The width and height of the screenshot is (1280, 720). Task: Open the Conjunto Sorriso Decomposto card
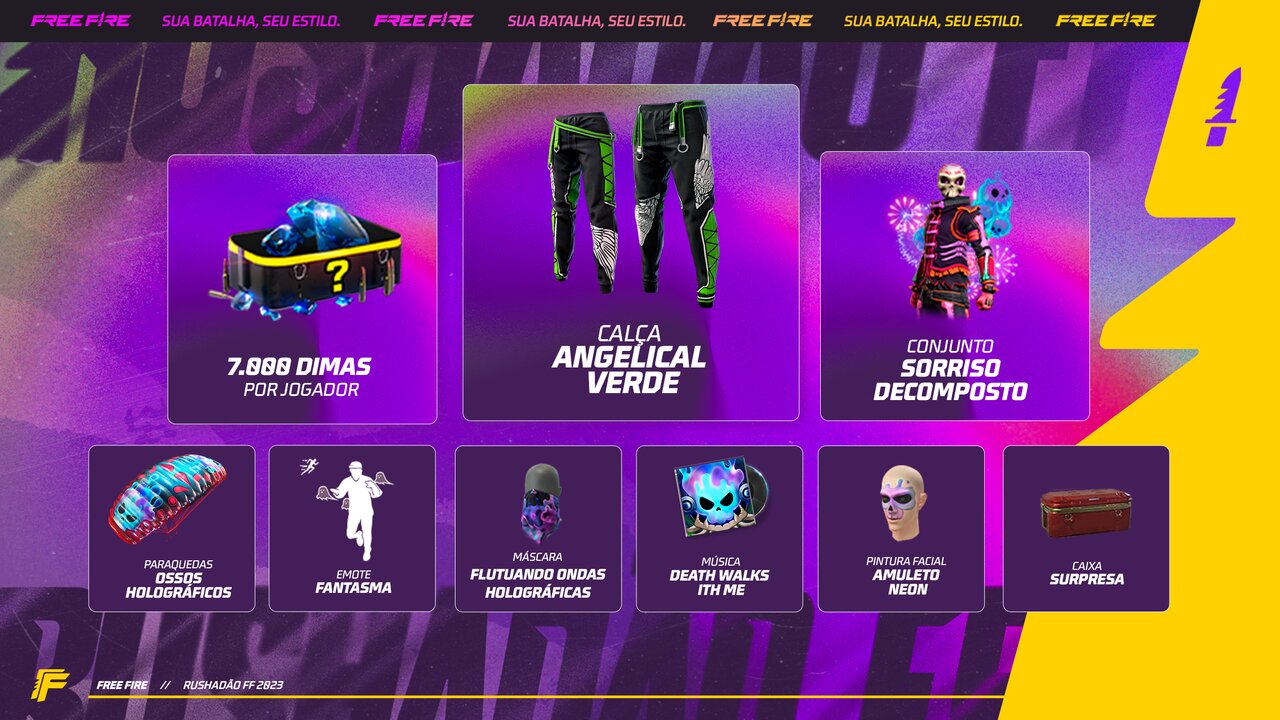tap(954, 286)
